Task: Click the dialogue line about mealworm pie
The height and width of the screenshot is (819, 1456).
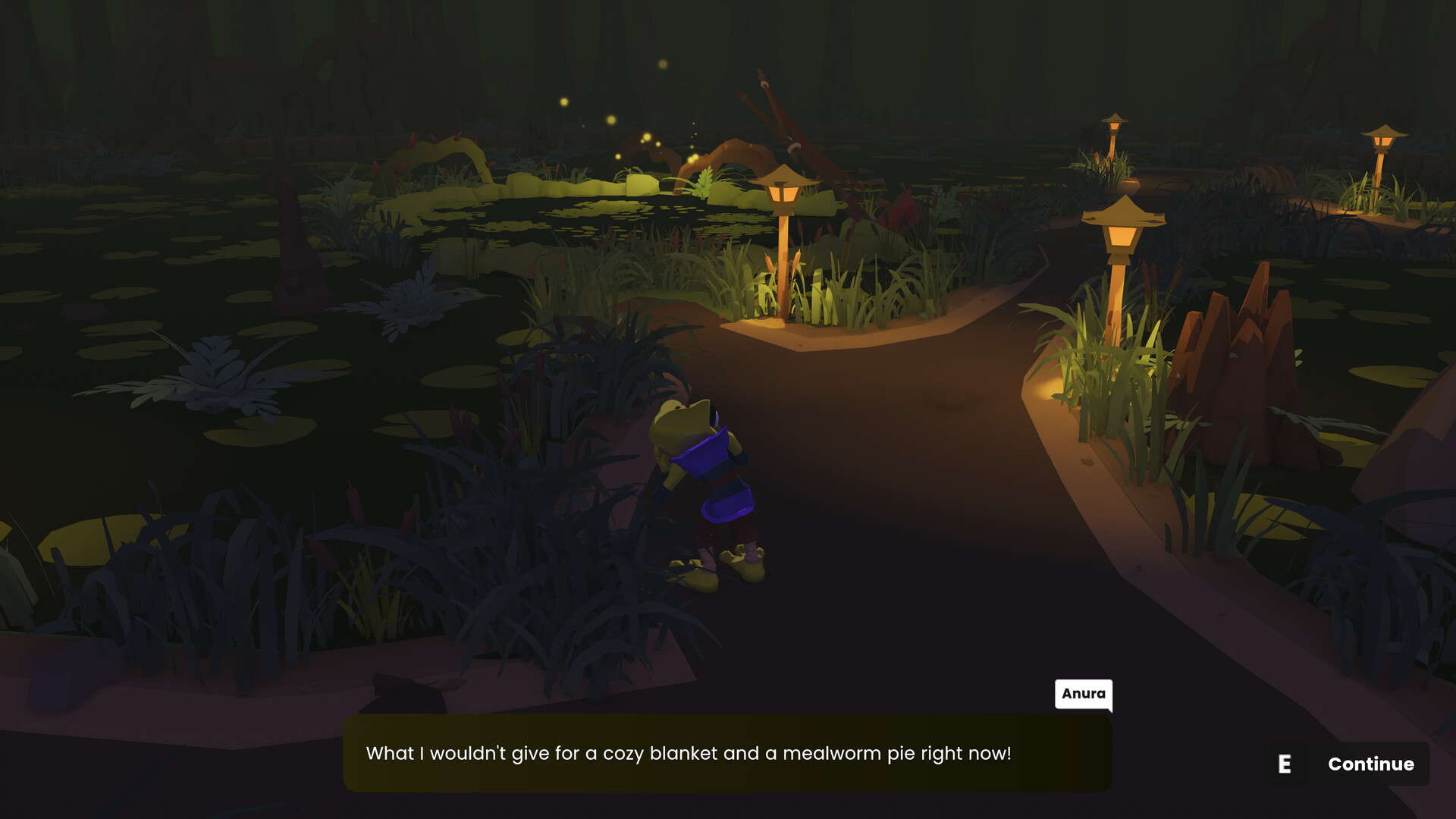Action: 690,753
